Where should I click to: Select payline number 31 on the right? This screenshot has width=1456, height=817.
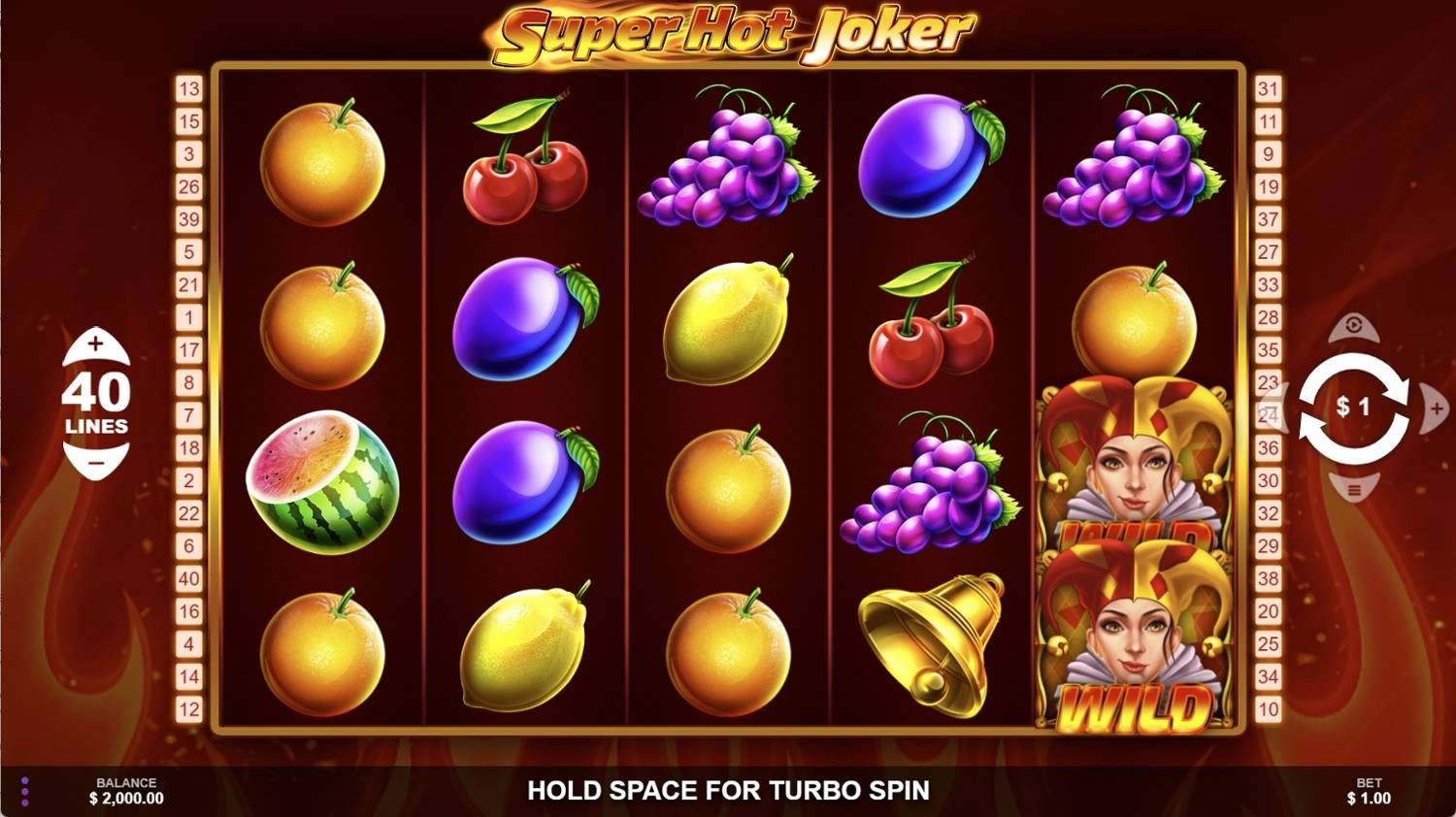pyautogui.click(x=1269, y=89)
